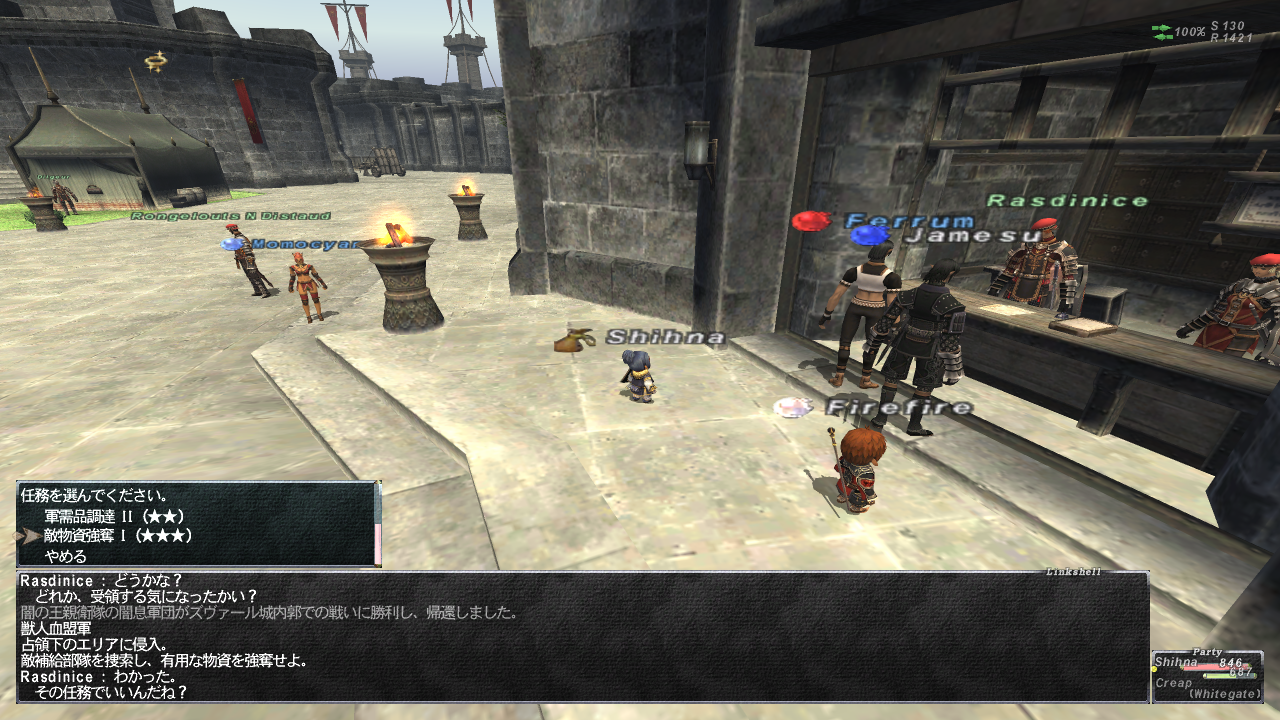Select the 軍需品調達 II mission option
Screen dimensions: 1280x720
(x=114, y=516)
